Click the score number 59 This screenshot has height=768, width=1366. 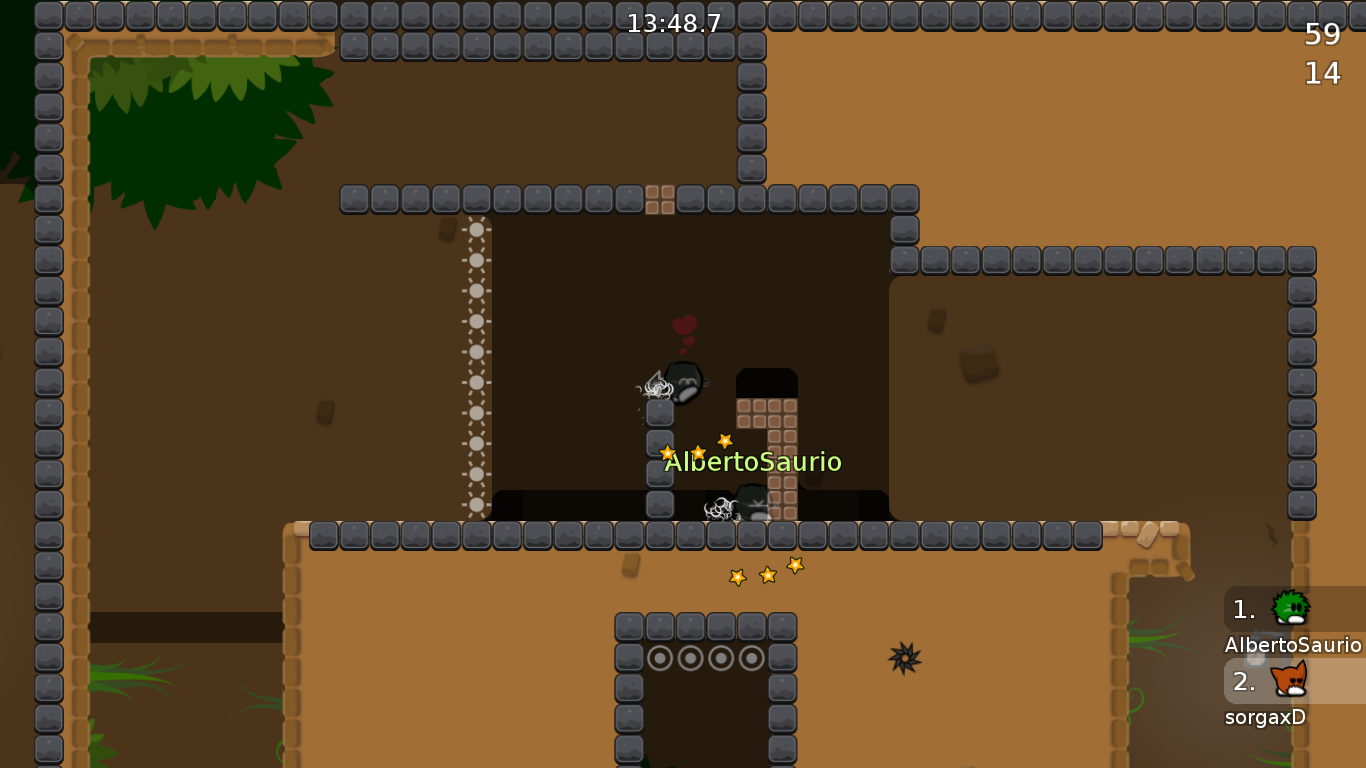tap(1325, 35)
